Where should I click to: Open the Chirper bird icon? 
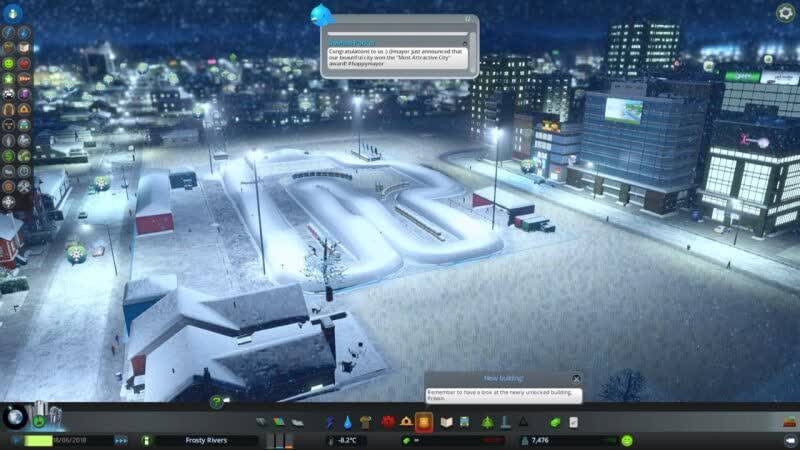(x=321, y=12)
